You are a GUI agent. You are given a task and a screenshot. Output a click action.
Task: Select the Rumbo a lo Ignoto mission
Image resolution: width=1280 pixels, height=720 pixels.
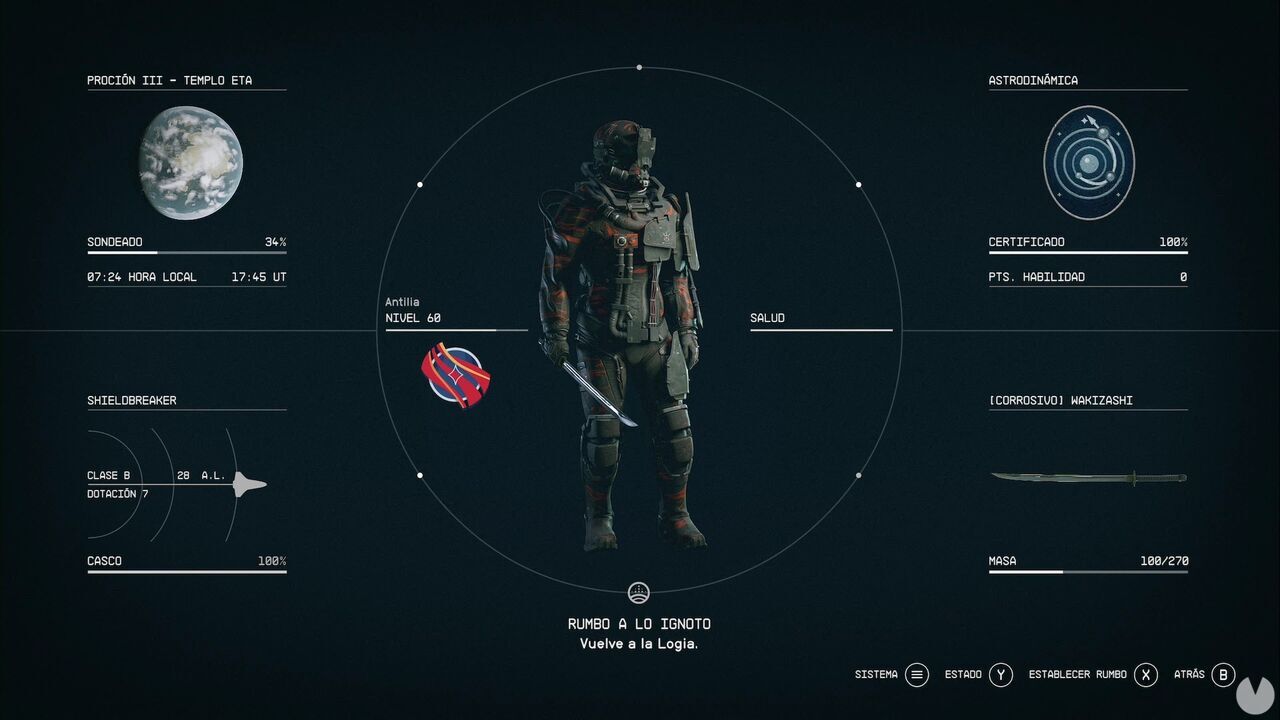coord(639,624)
